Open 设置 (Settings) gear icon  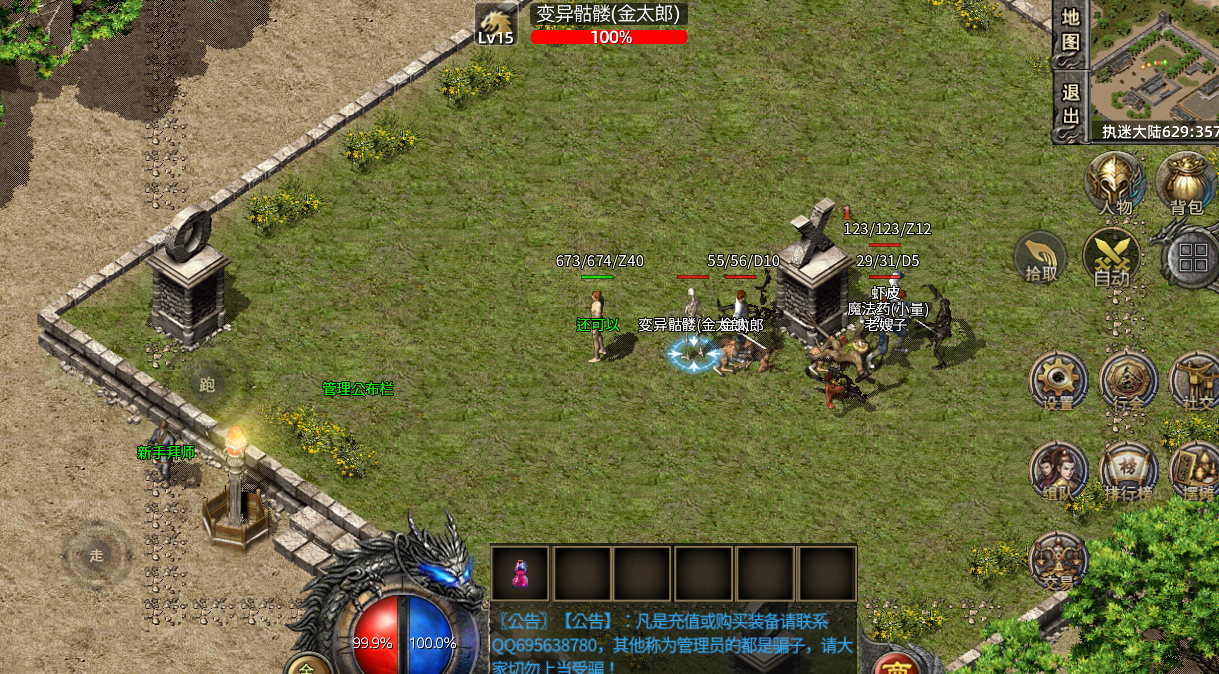point(1058,381)
